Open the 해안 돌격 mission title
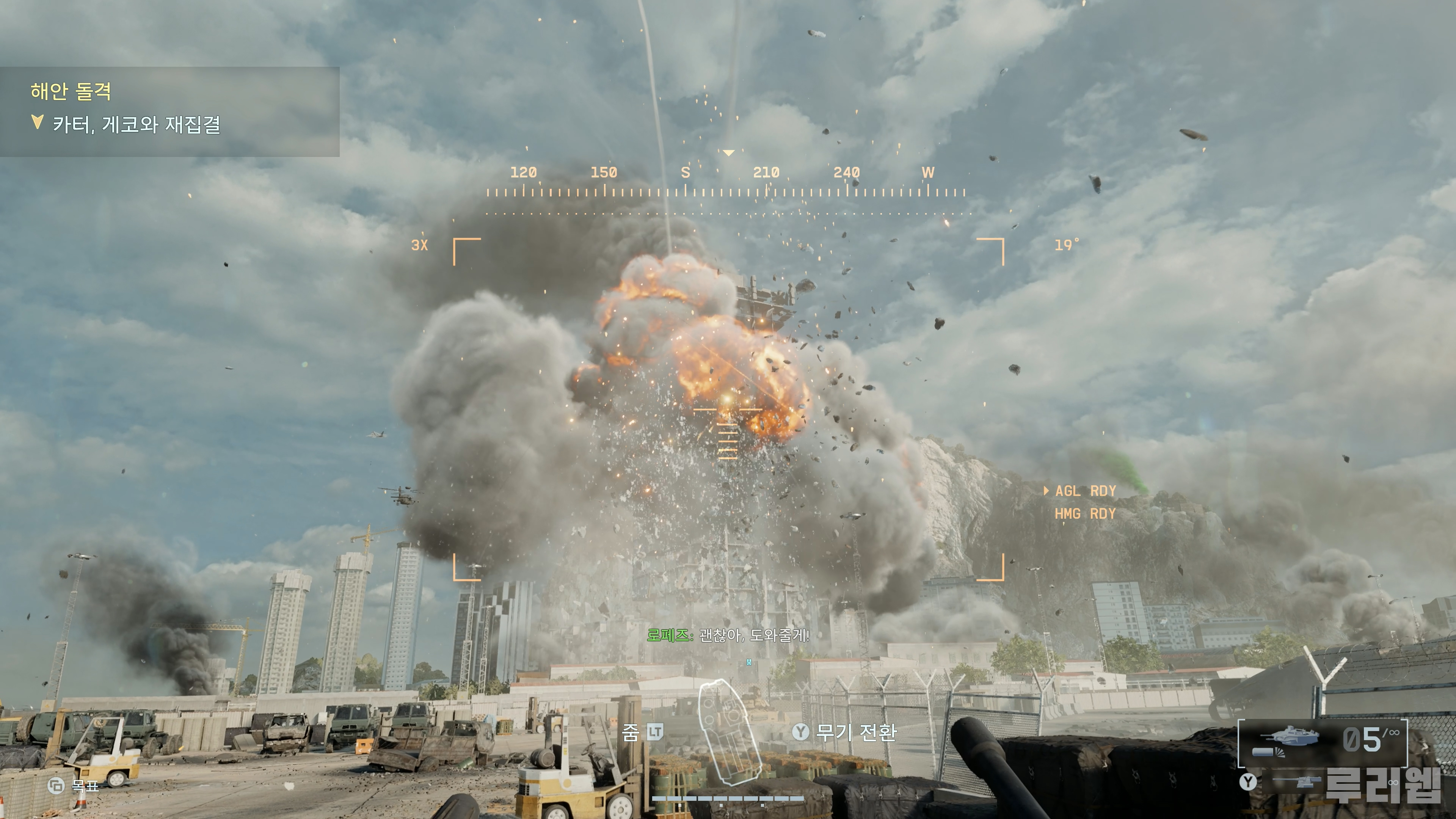The height and width of the screenshot is (819, 1456). pos(71,91)
